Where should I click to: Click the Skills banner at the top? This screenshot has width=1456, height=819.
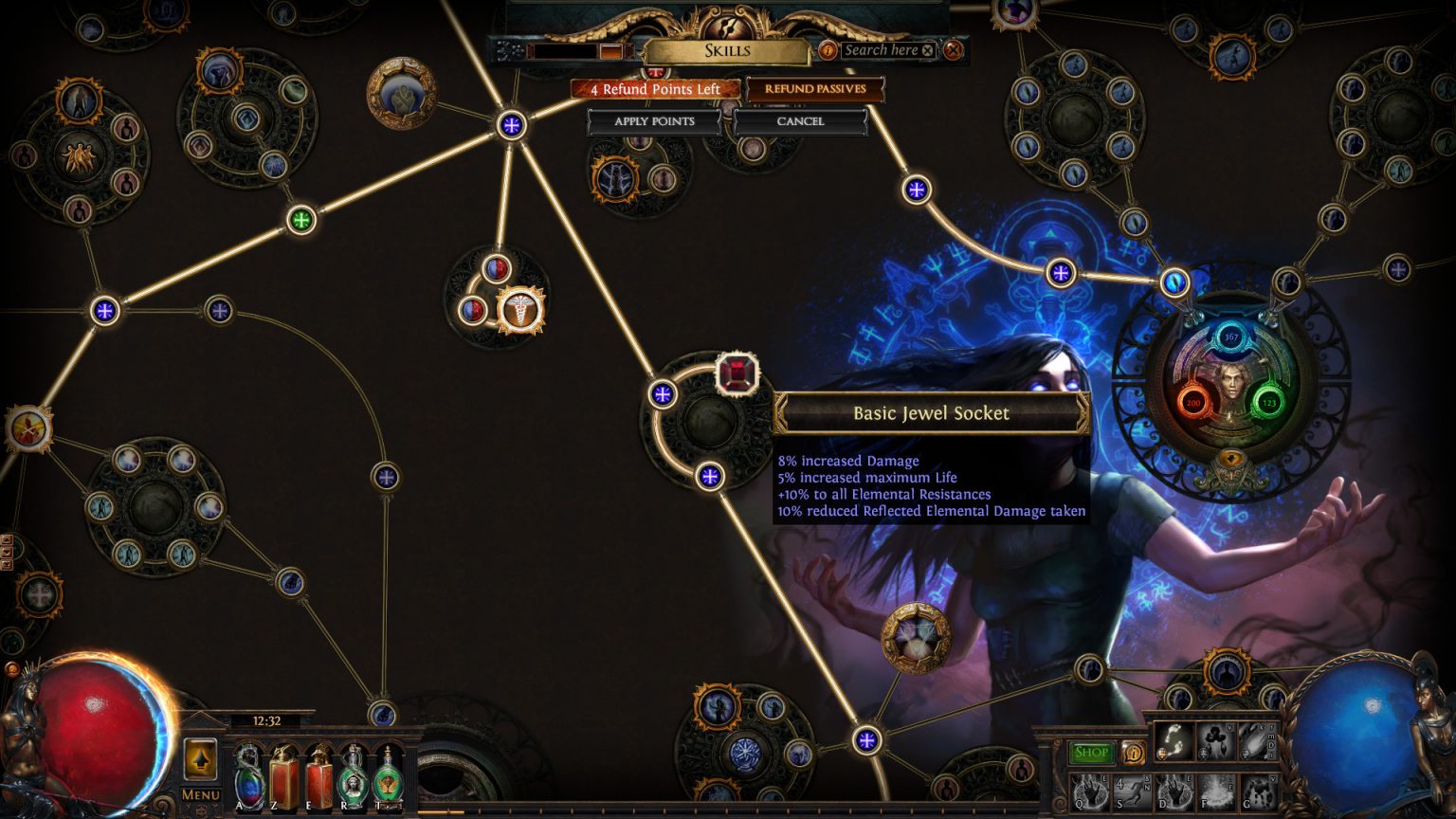click(x=730, y=51)
